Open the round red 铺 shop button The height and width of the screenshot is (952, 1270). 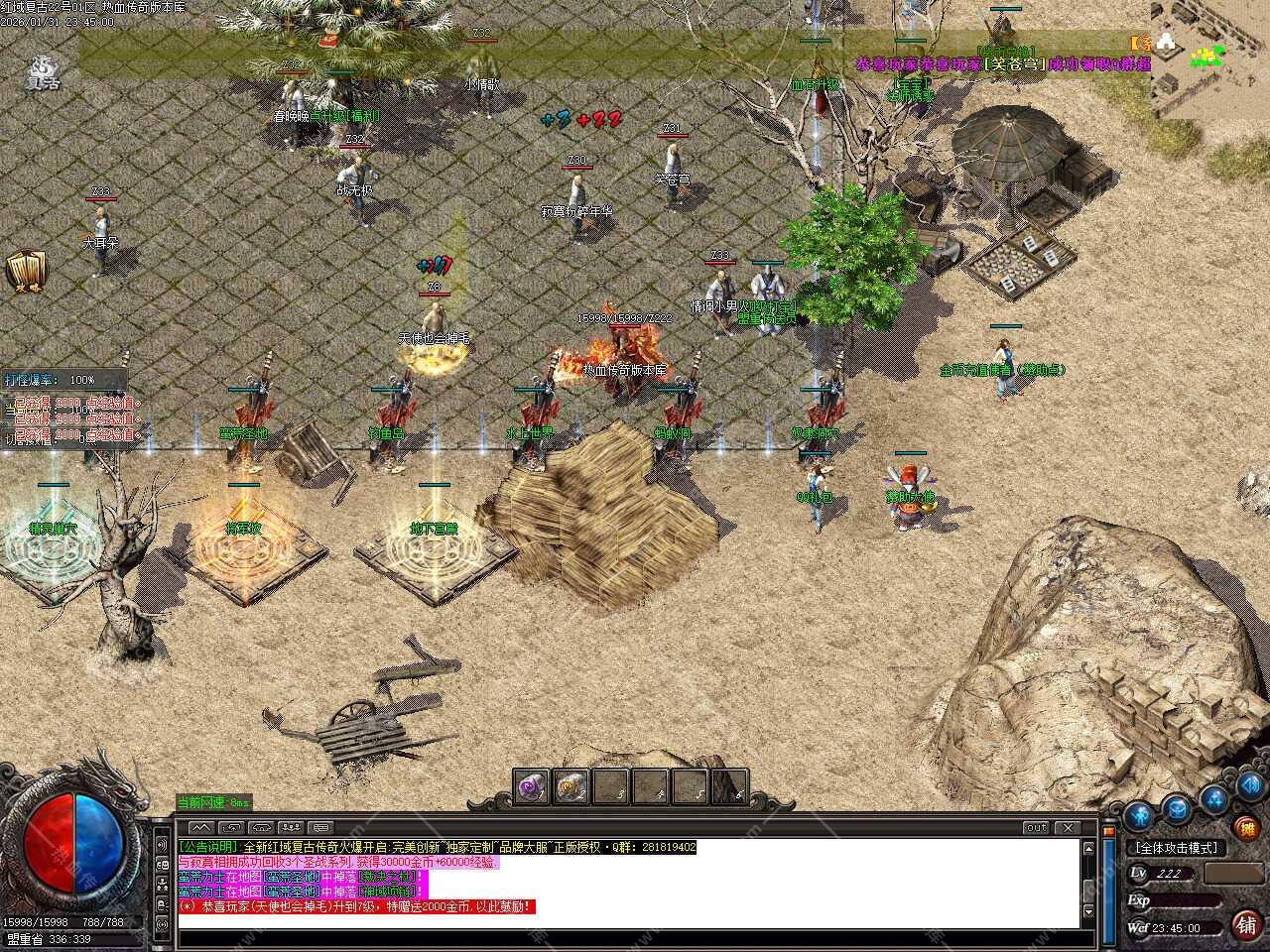[1246, 924]
